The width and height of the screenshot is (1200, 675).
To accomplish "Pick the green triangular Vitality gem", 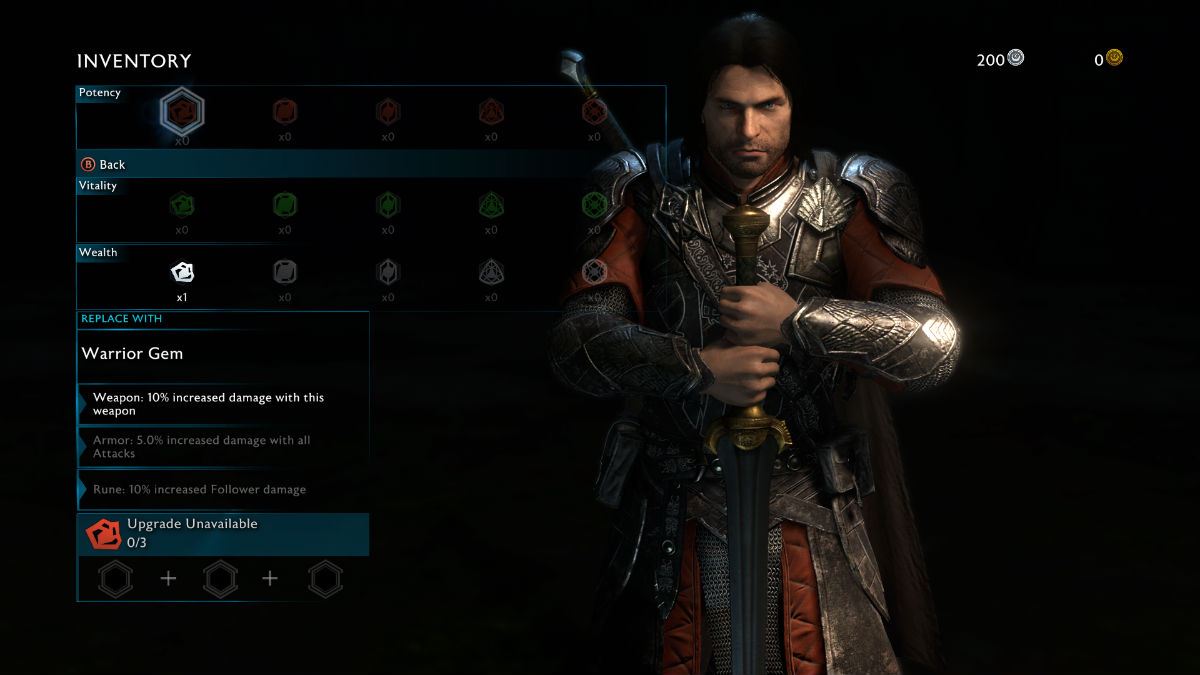I will [x=491, y=205].
